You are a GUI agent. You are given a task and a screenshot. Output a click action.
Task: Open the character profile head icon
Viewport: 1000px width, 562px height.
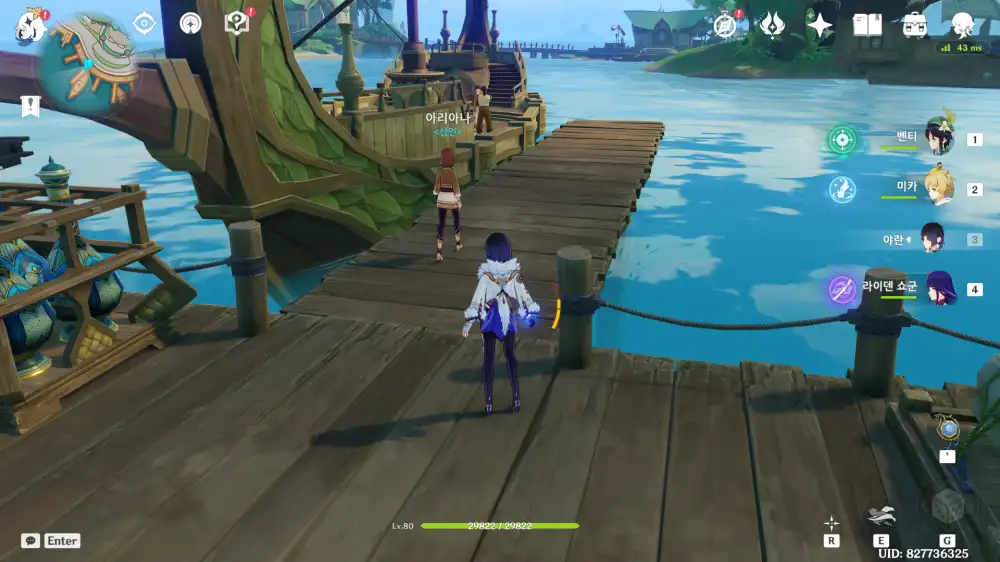962,25
